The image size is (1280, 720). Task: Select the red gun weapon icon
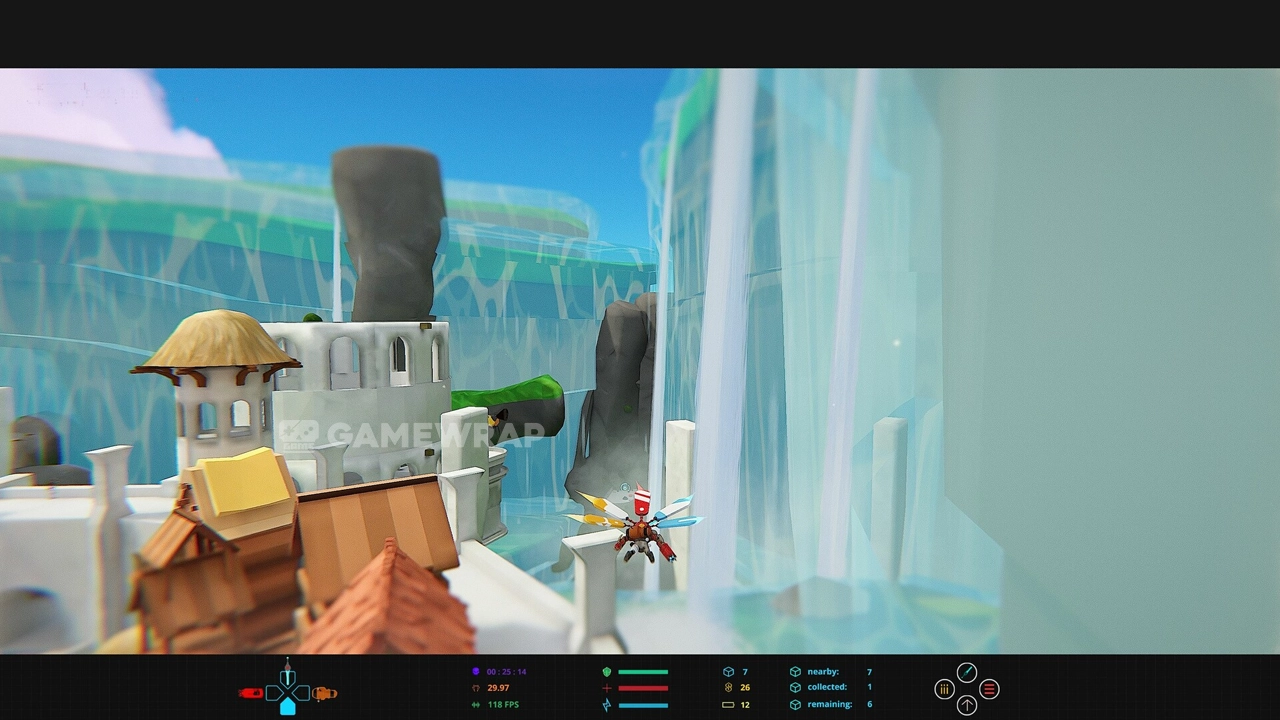pos(250,693)
